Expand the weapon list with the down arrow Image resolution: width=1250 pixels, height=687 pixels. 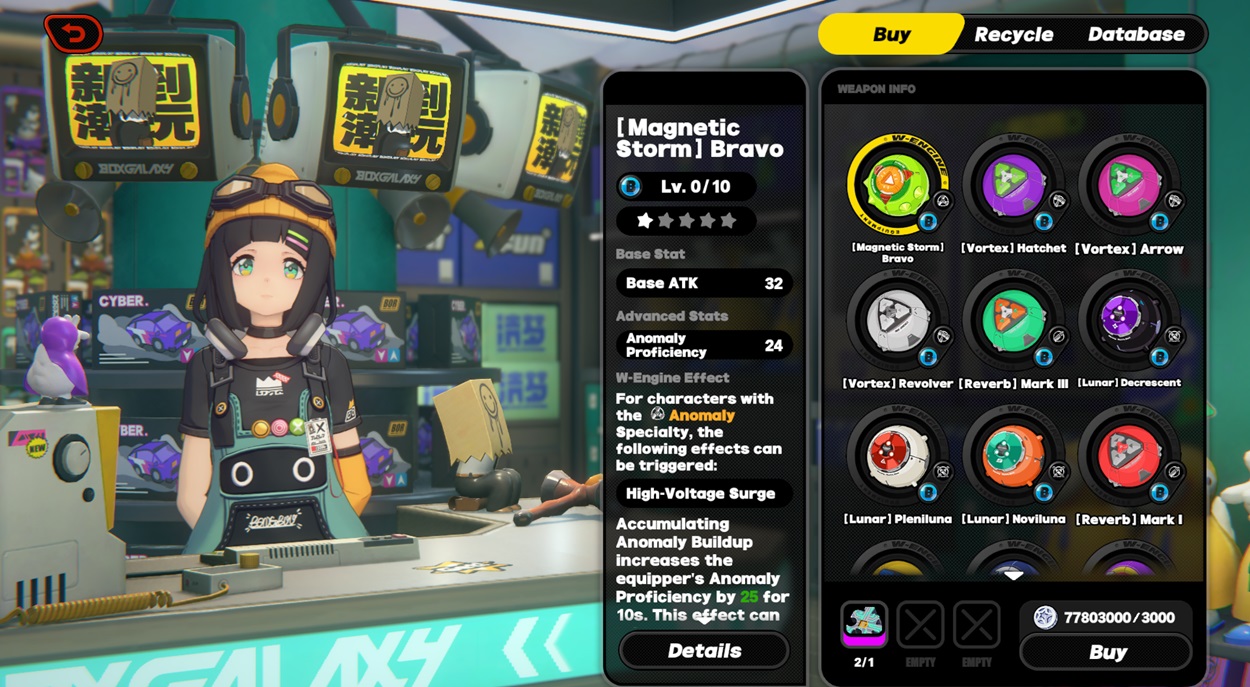pyautogui.click(x=1013, y=575)
